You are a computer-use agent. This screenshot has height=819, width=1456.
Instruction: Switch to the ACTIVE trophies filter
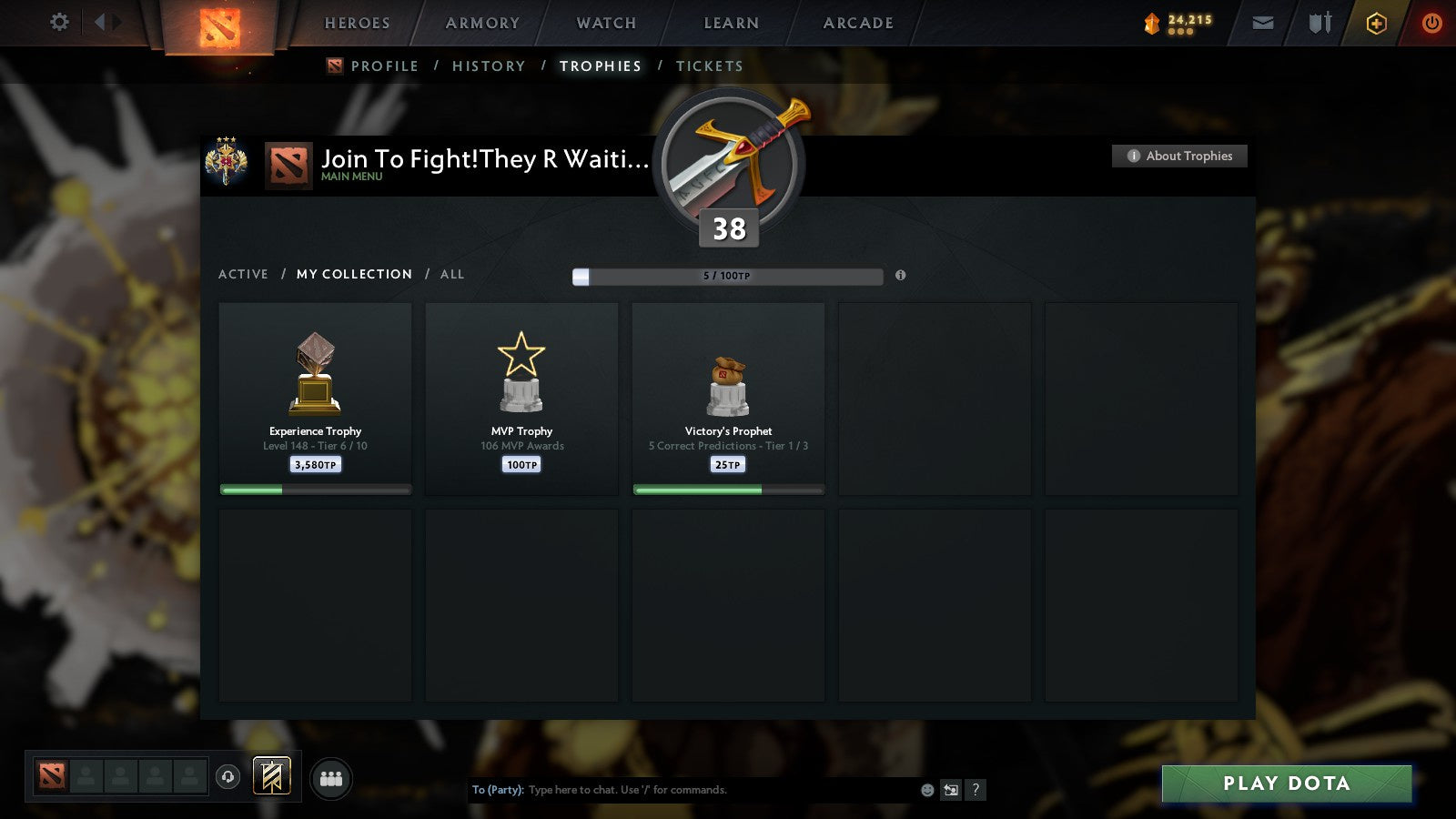[244, 274]
